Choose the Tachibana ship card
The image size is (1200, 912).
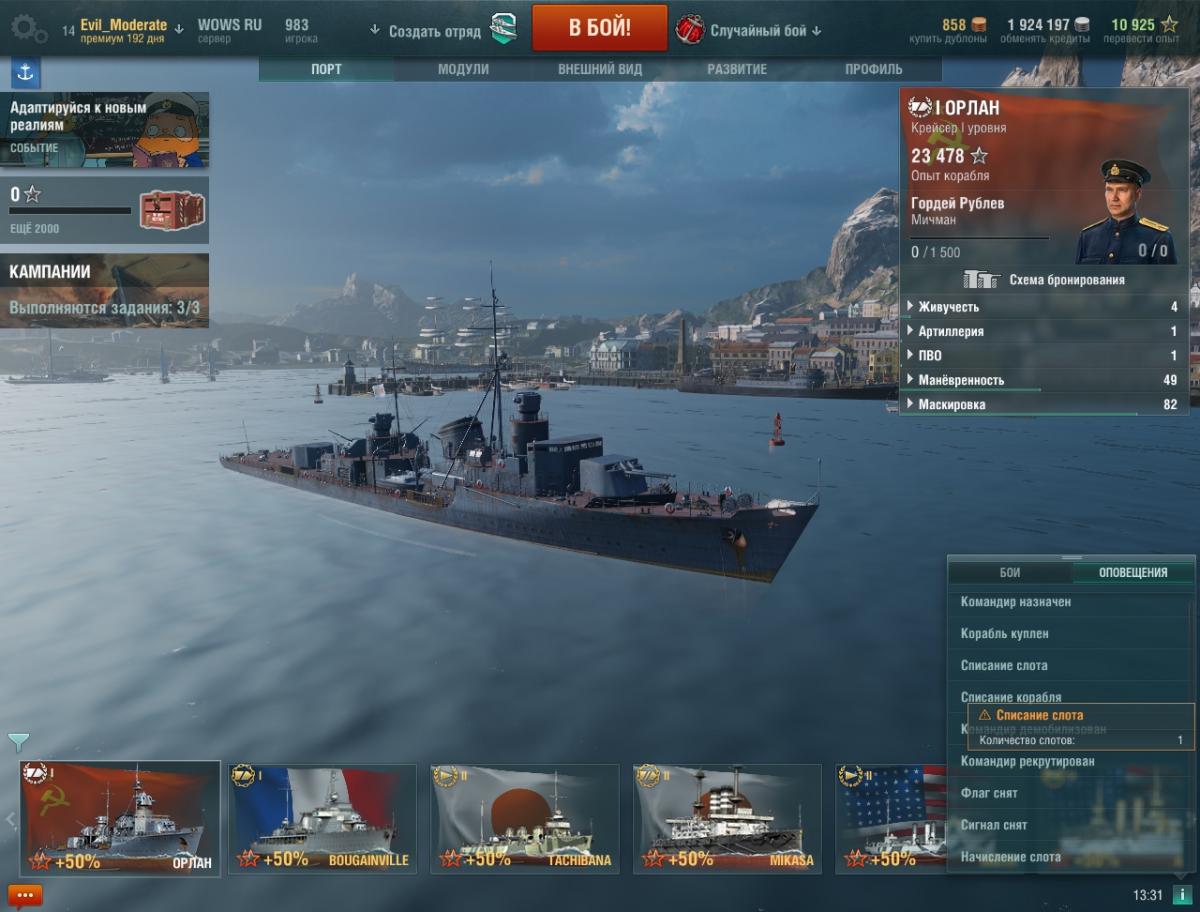[524, 817]
